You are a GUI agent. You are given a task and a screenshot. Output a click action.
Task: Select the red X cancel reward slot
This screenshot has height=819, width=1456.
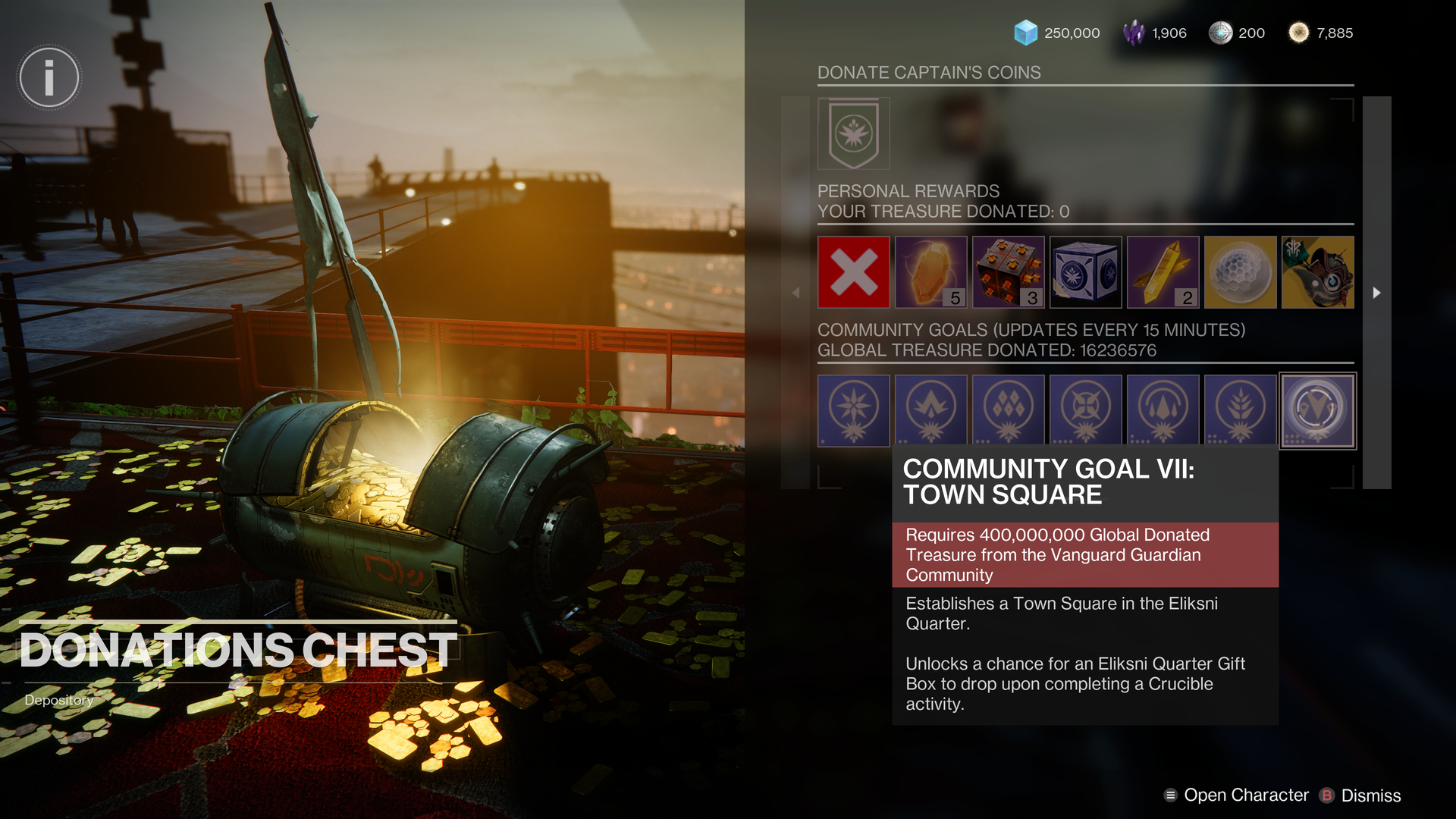coord(853,272)
